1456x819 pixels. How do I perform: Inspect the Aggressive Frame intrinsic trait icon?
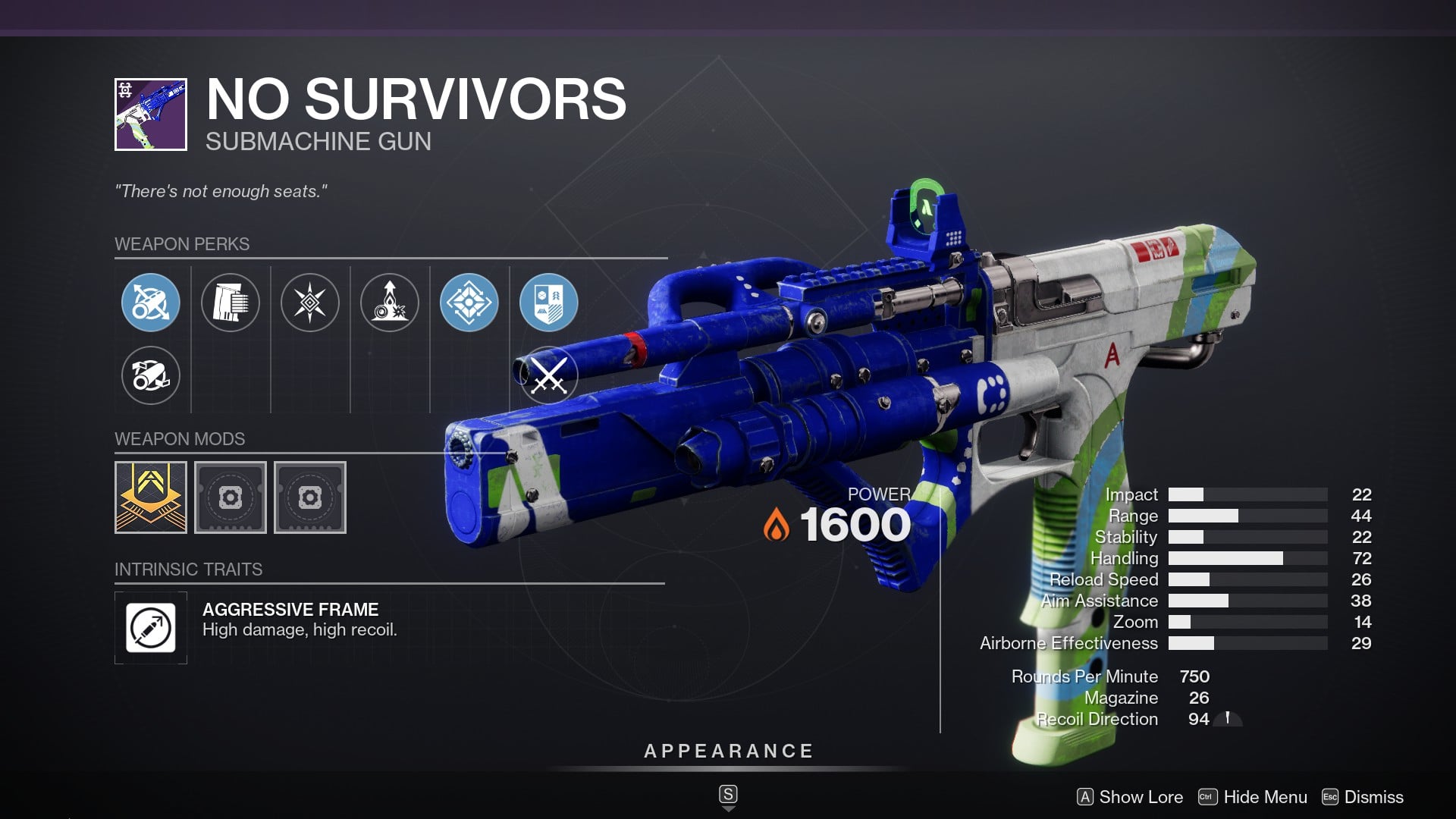151,628
